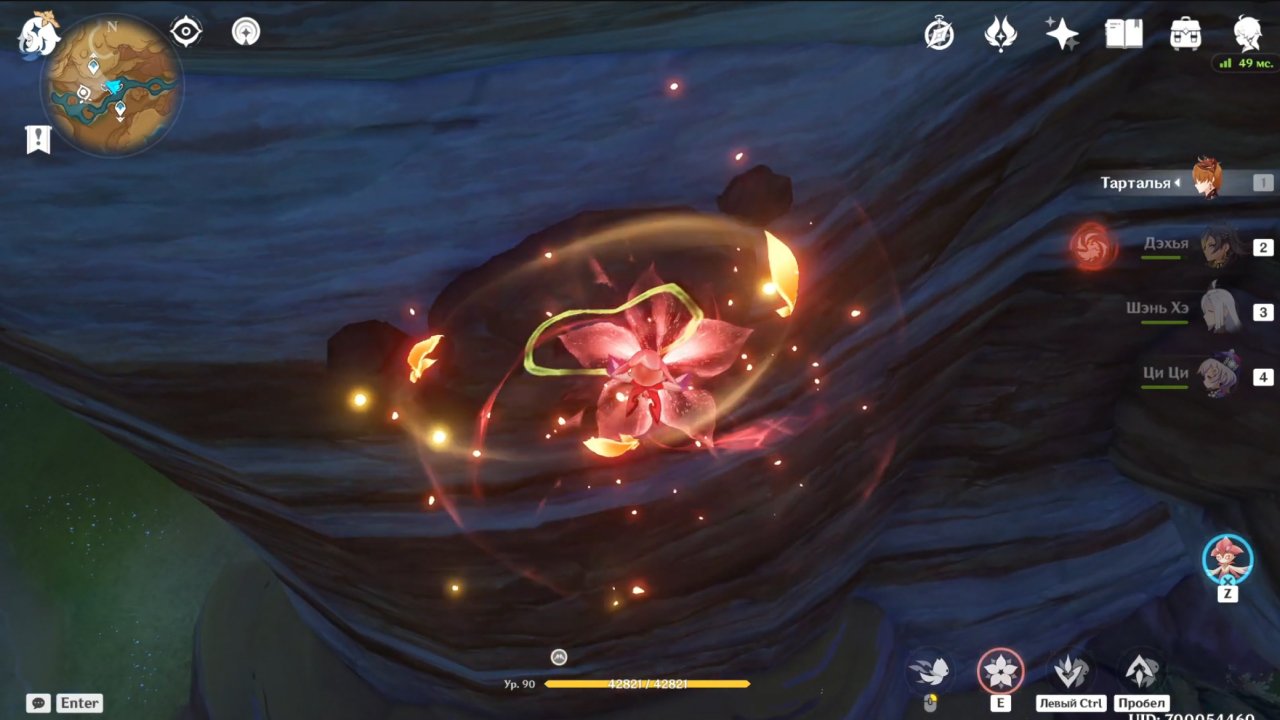Open the quest tracker bookmark icon

[38, 140]
